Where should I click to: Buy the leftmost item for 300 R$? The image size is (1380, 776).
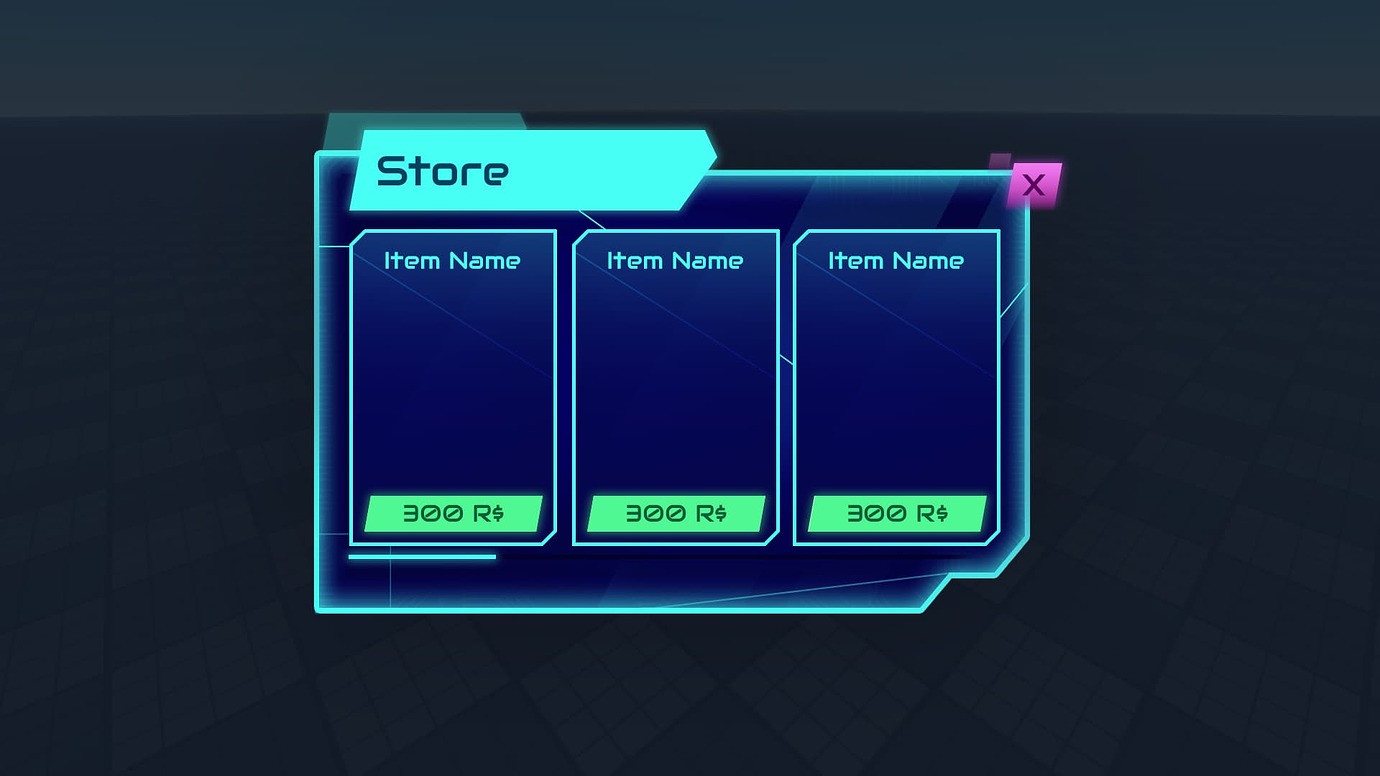[452, 513]
